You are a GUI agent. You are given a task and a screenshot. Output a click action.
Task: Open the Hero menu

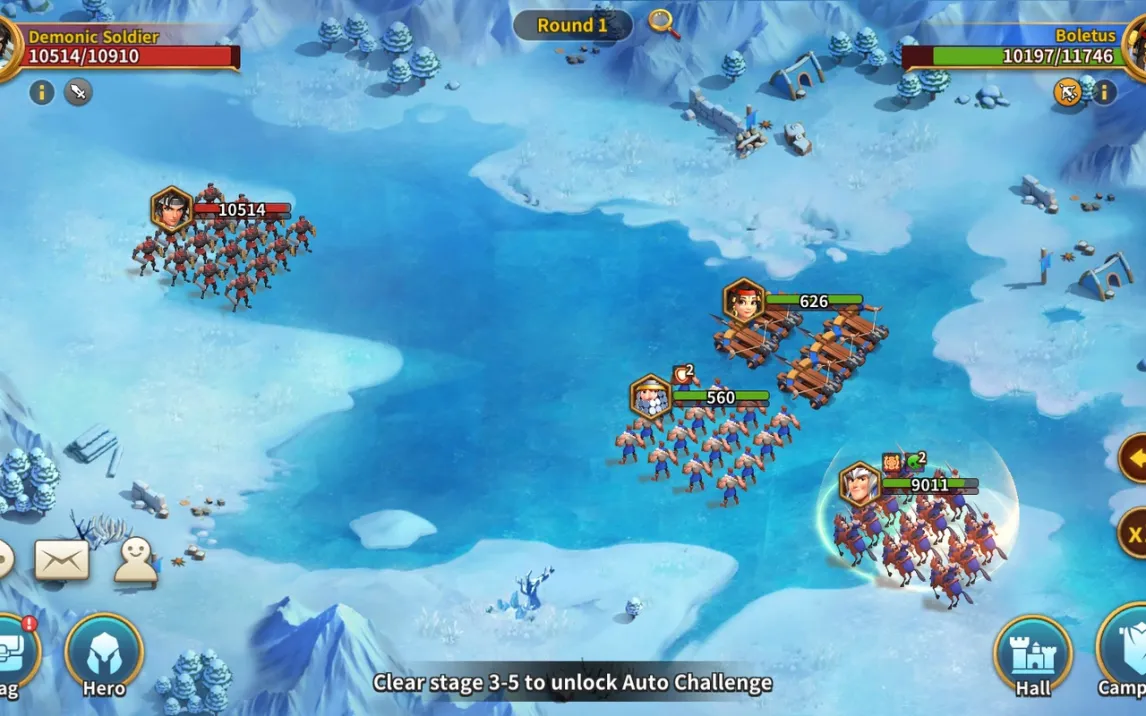click(x=104, y=654)
